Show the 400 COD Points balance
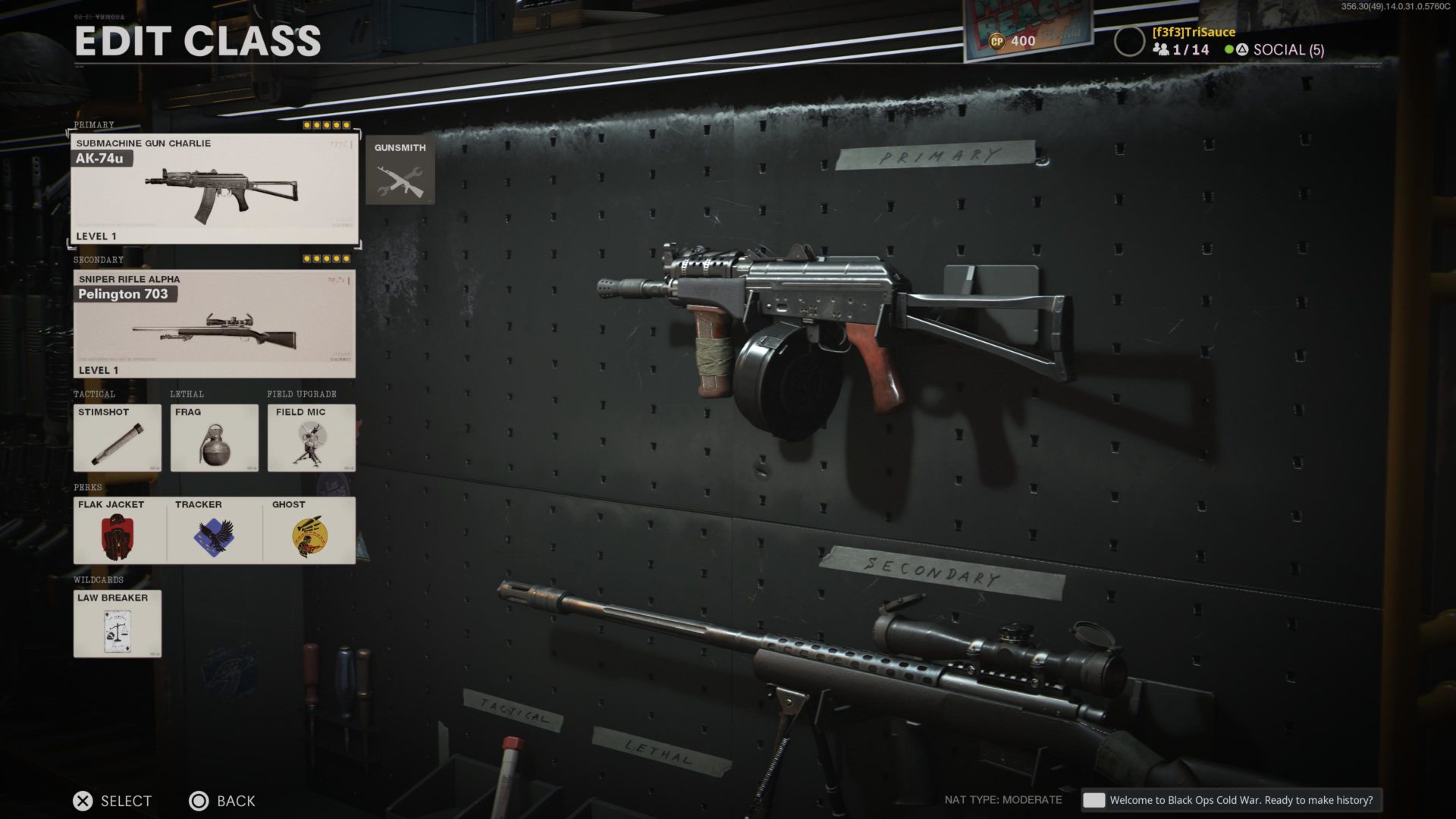Image resolution: width=1456 pixels, height=819 pixels. click(x=1013, y=41)
